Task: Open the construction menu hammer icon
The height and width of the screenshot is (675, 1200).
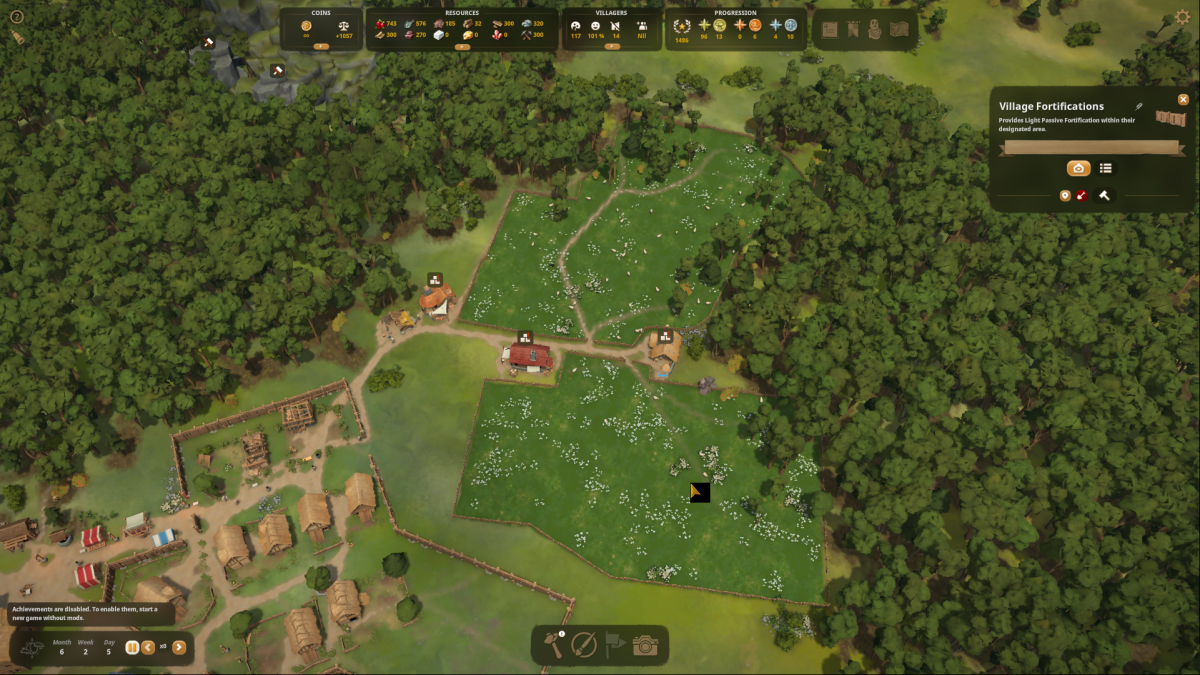Action: click(553, 645)
